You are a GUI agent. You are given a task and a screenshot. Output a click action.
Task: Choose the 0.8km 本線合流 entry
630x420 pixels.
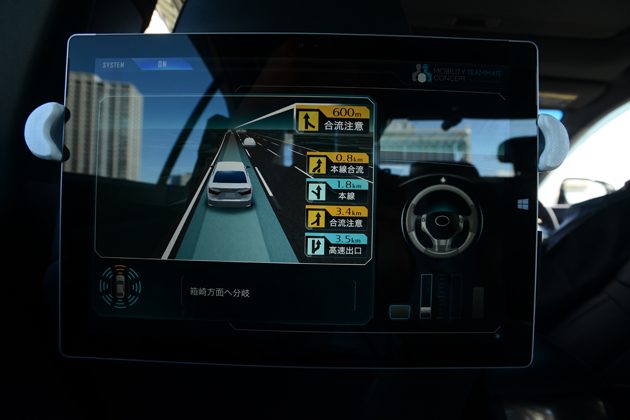pyautogui.click(x=337, y=164)
